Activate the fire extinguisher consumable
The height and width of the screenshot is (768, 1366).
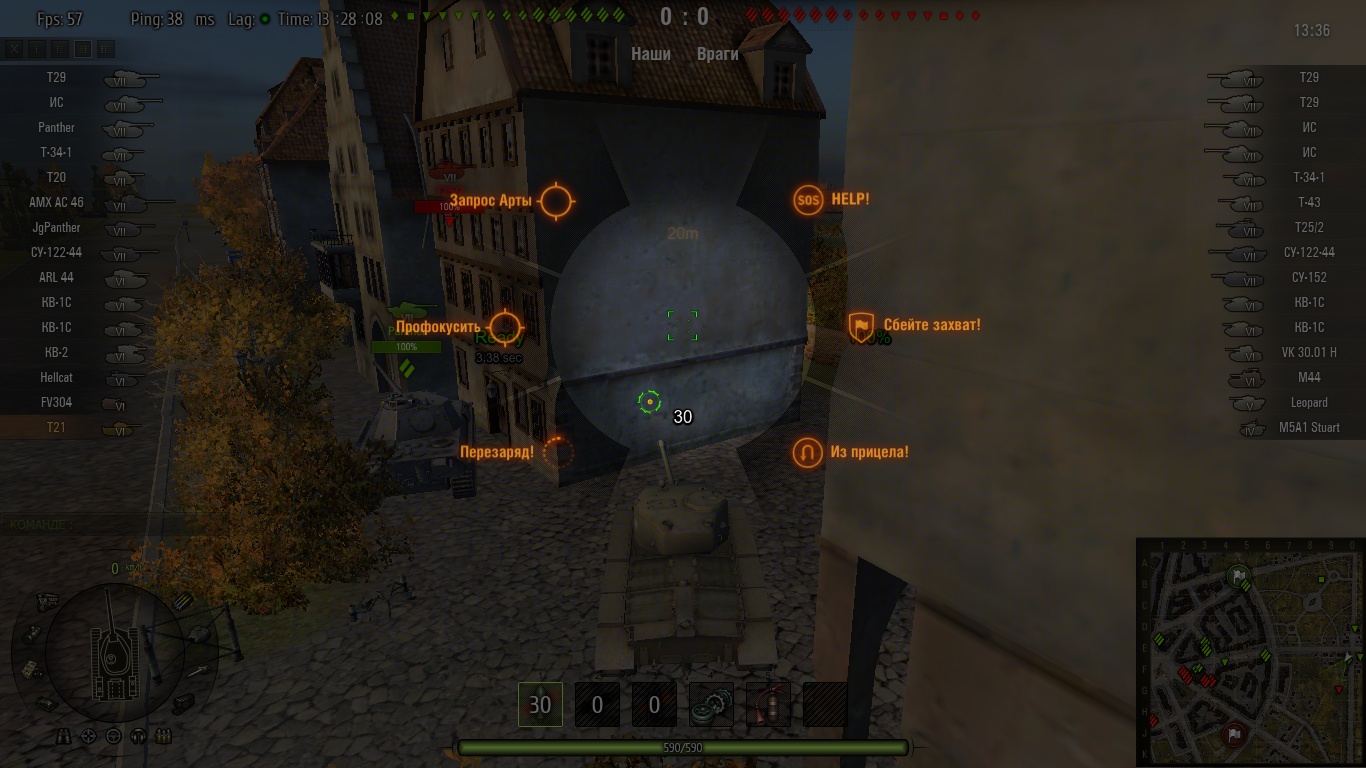pos(768,705)
